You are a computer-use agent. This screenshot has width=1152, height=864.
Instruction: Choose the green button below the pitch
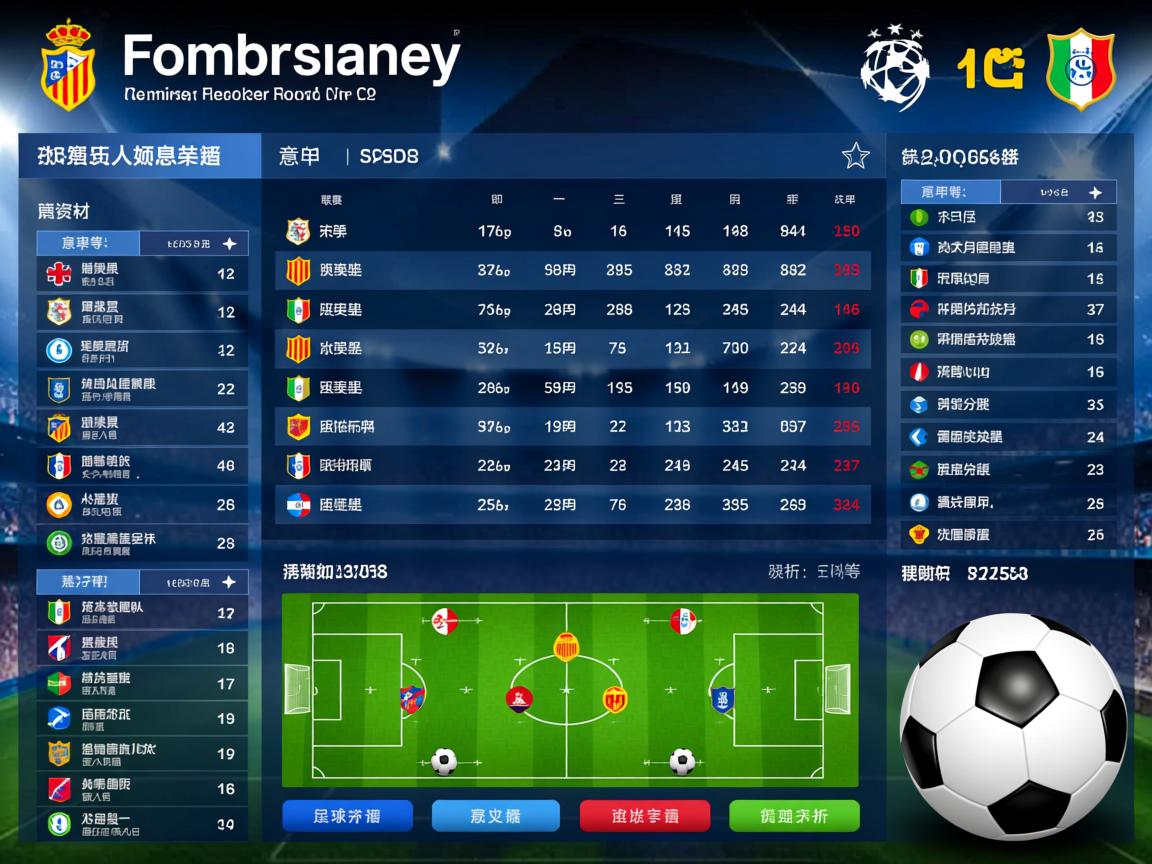[x=794, y=815]
